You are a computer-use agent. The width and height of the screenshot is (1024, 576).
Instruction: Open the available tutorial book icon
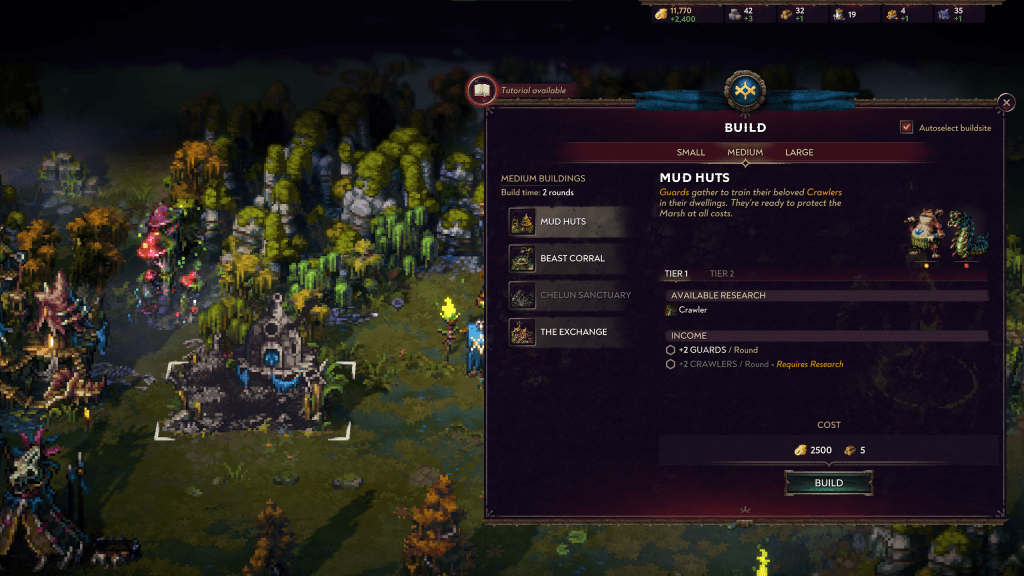pyautogui.click(x=482, y=90)
